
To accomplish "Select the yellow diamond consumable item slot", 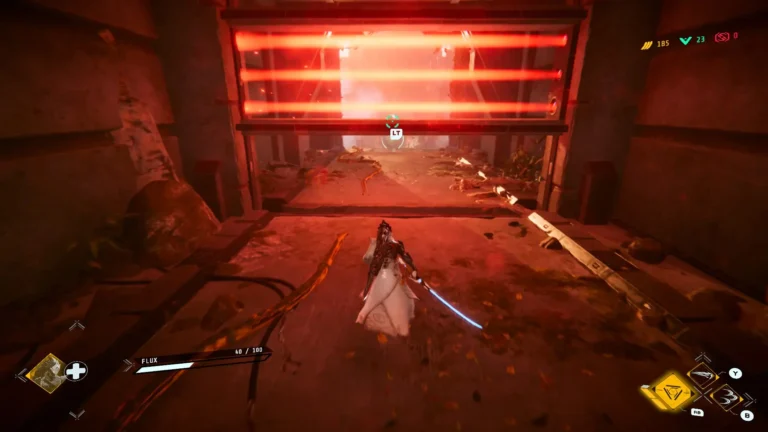I will (x=46, y=372).
